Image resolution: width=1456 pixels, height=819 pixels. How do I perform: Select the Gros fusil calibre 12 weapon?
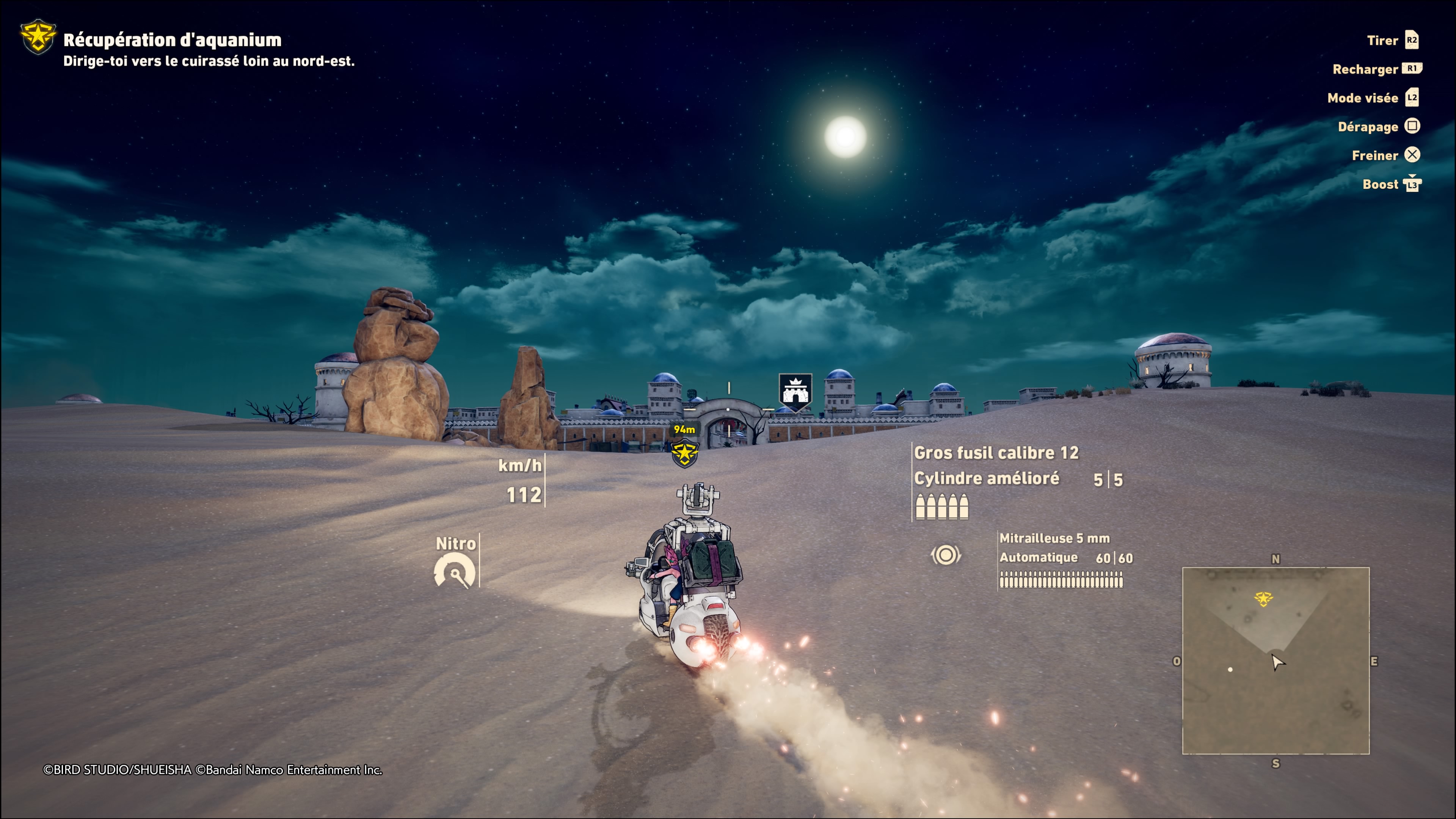[996, 453]
